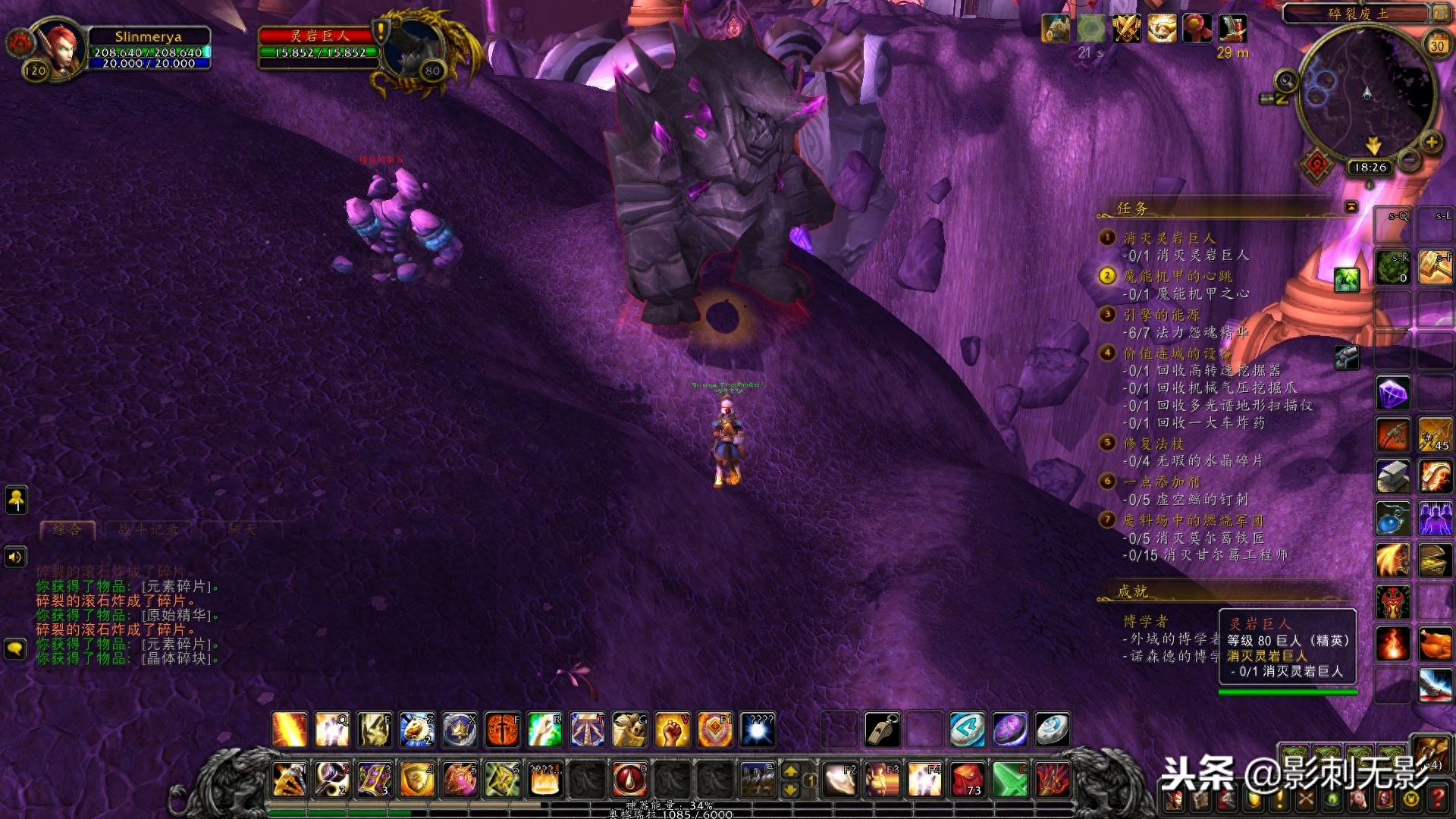1456x819 pixels.
Task: Collapse the 任务 quest tracker
Action: 1351,207
